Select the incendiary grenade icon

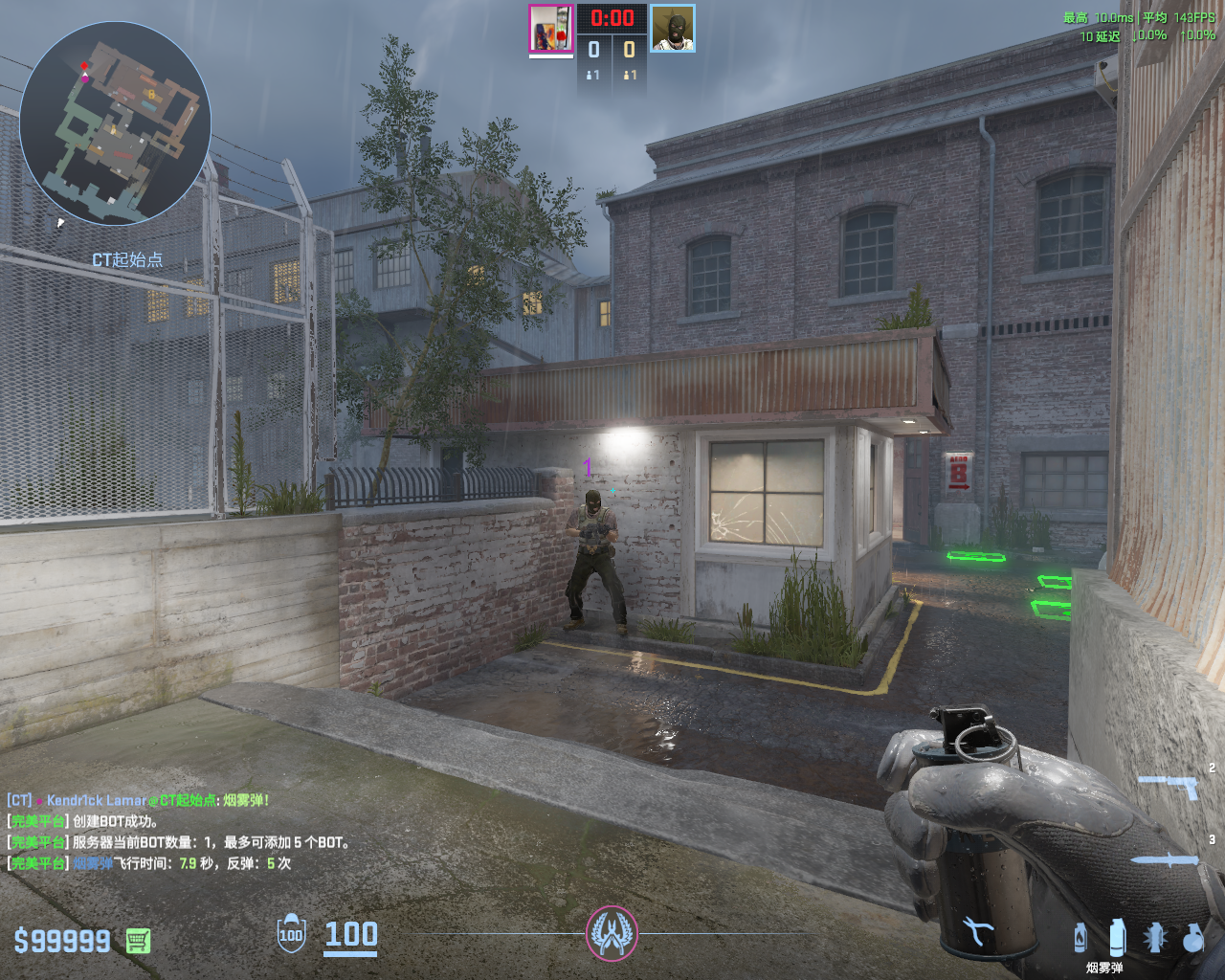pos(1080,938)
